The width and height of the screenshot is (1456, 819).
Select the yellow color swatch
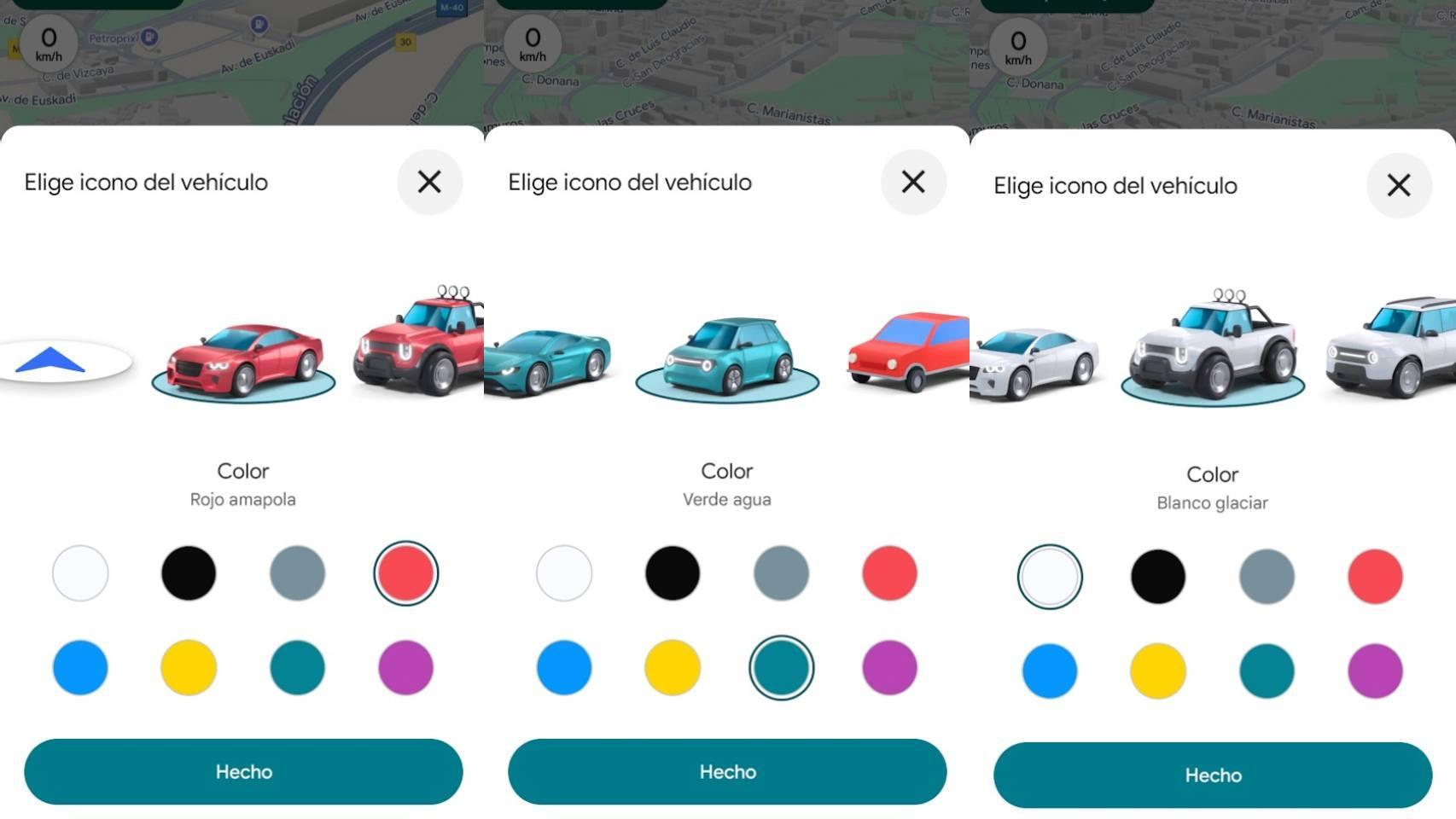188,668
